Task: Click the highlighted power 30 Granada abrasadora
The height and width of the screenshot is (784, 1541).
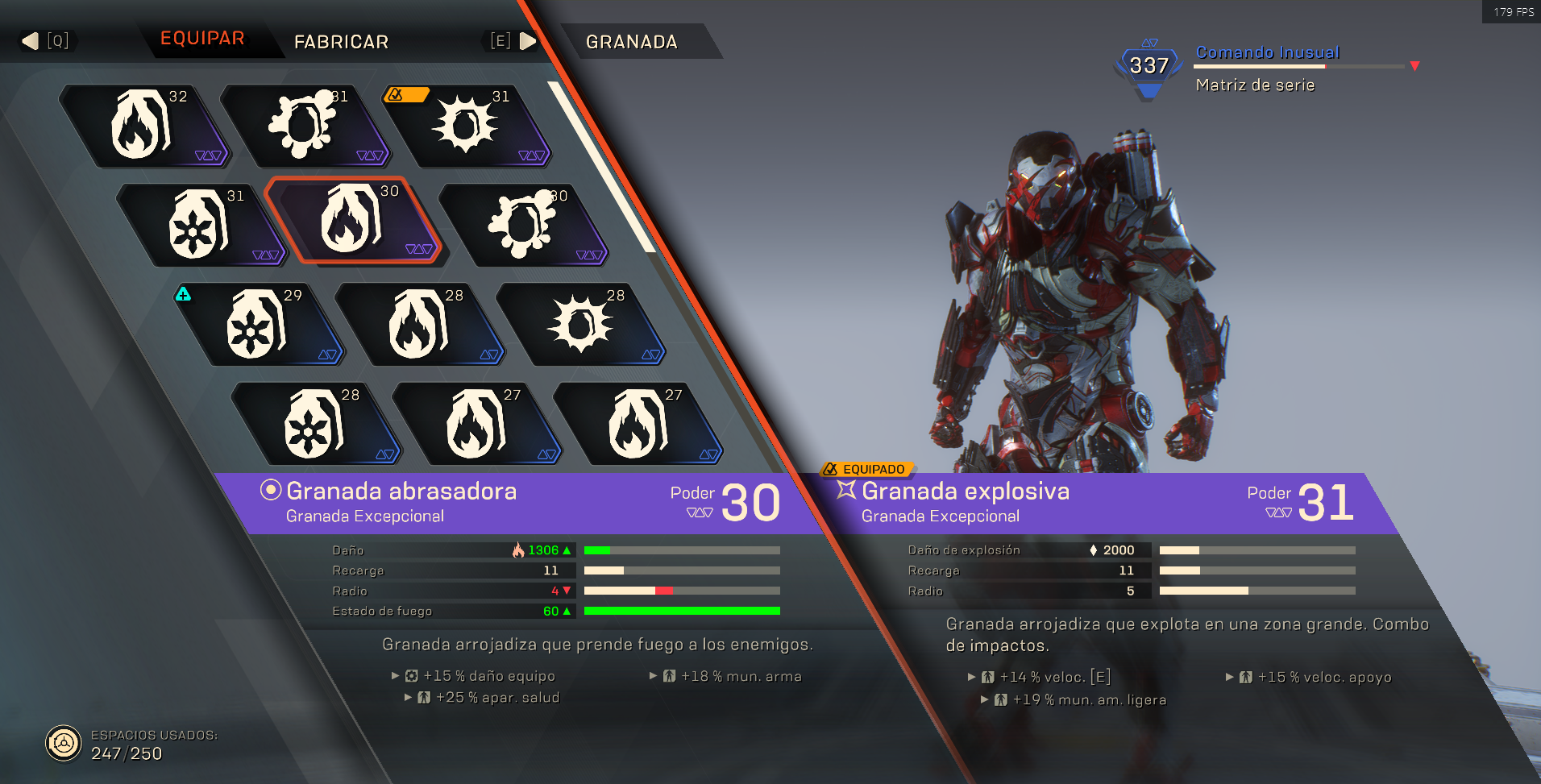Action: coord(352,220)
